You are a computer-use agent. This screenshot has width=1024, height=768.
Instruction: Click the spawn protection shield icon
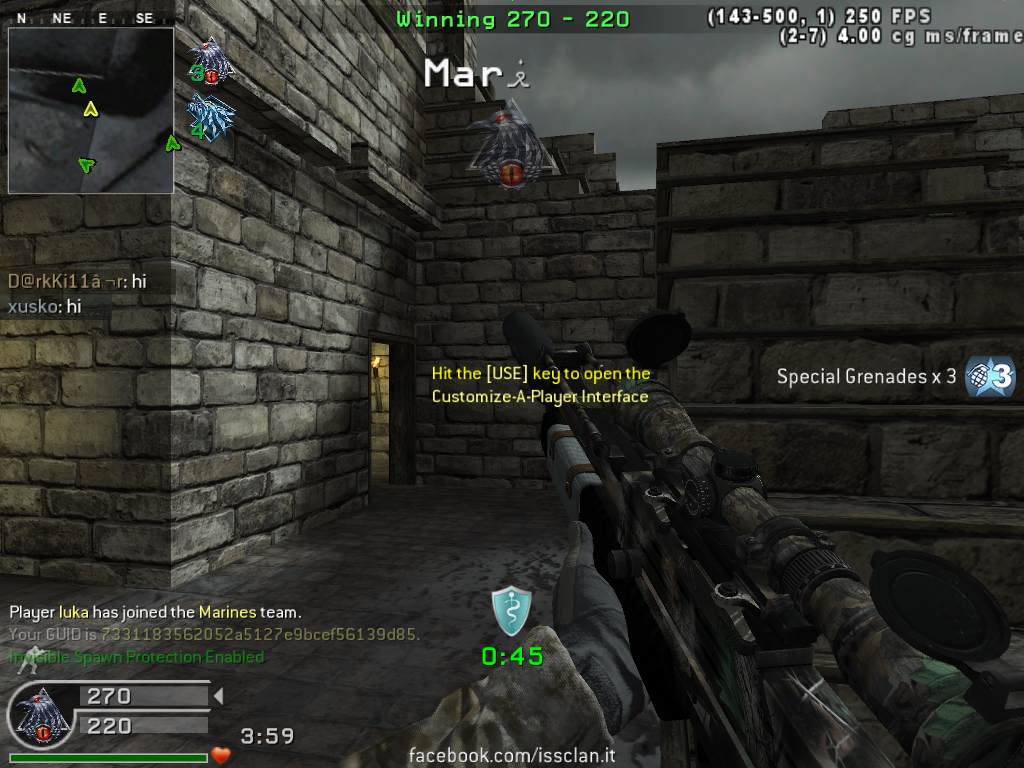pos(511,611)
